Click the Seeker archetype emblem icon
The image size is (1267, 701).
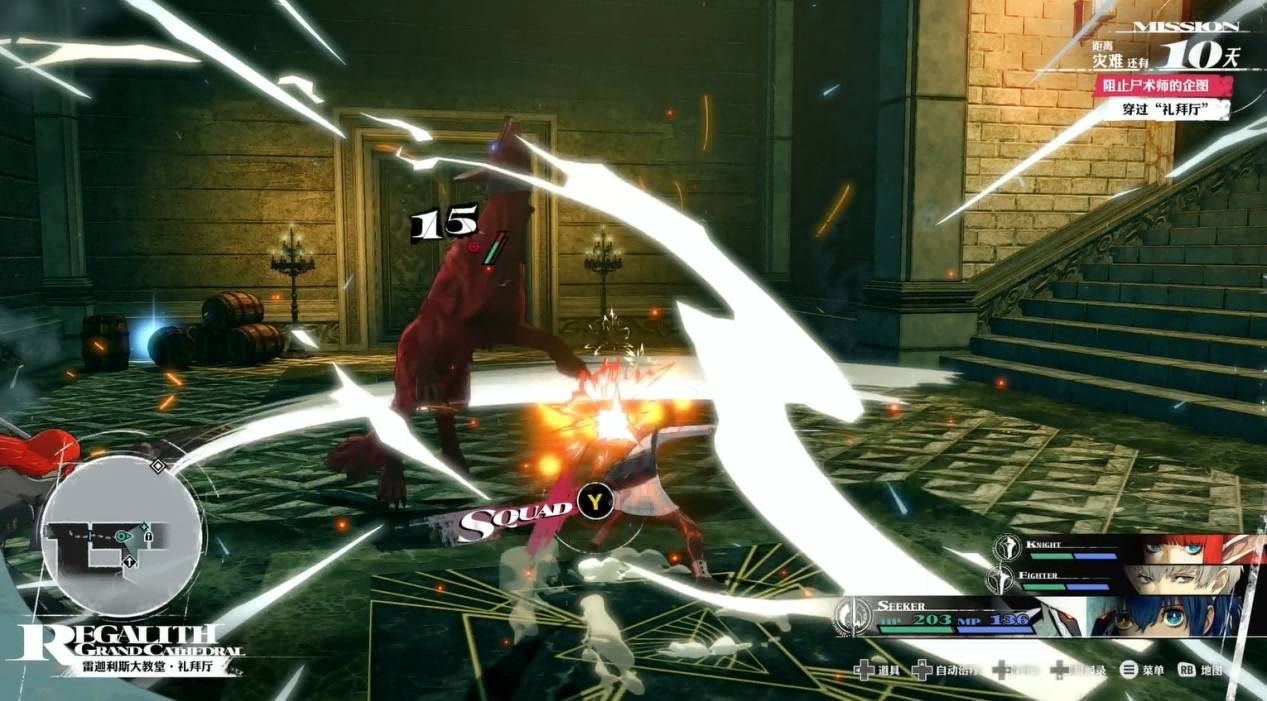854,616
